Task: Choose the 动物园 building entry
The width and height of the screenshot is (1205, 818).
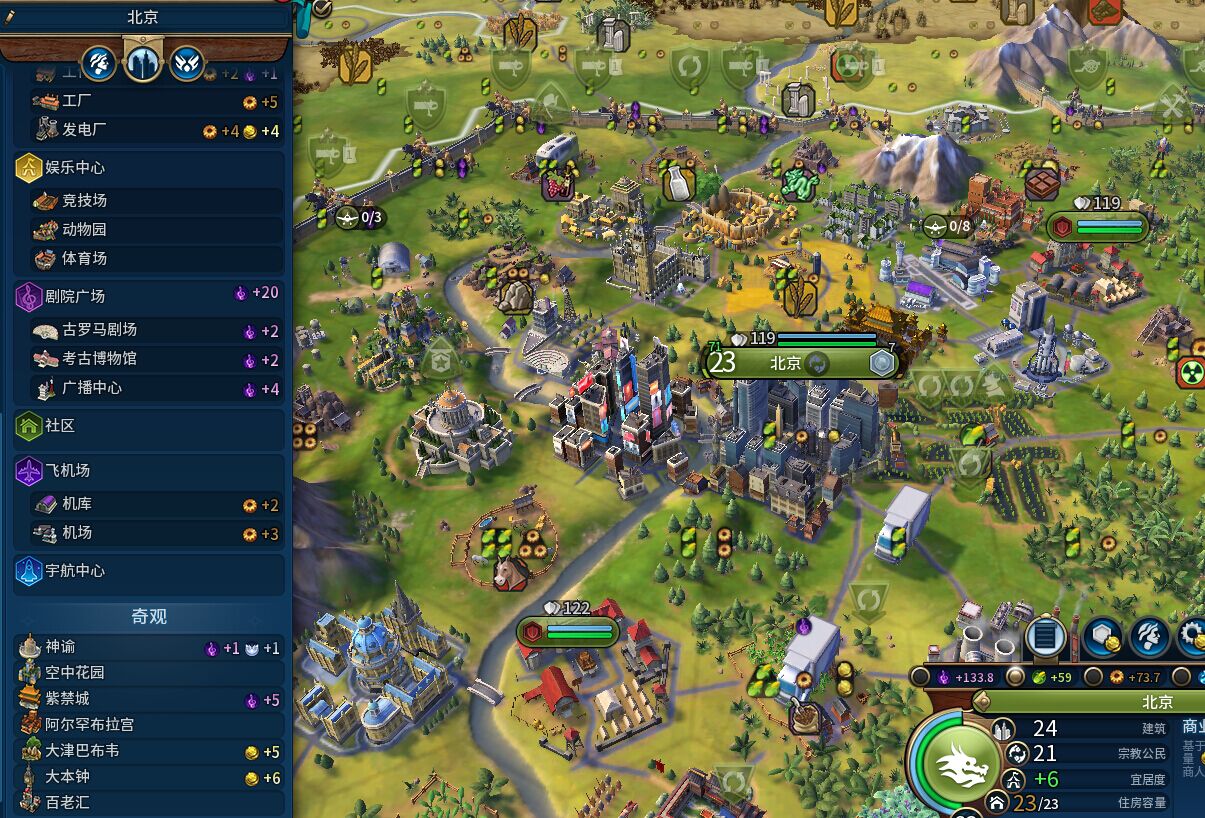Action: coord(148,229)
